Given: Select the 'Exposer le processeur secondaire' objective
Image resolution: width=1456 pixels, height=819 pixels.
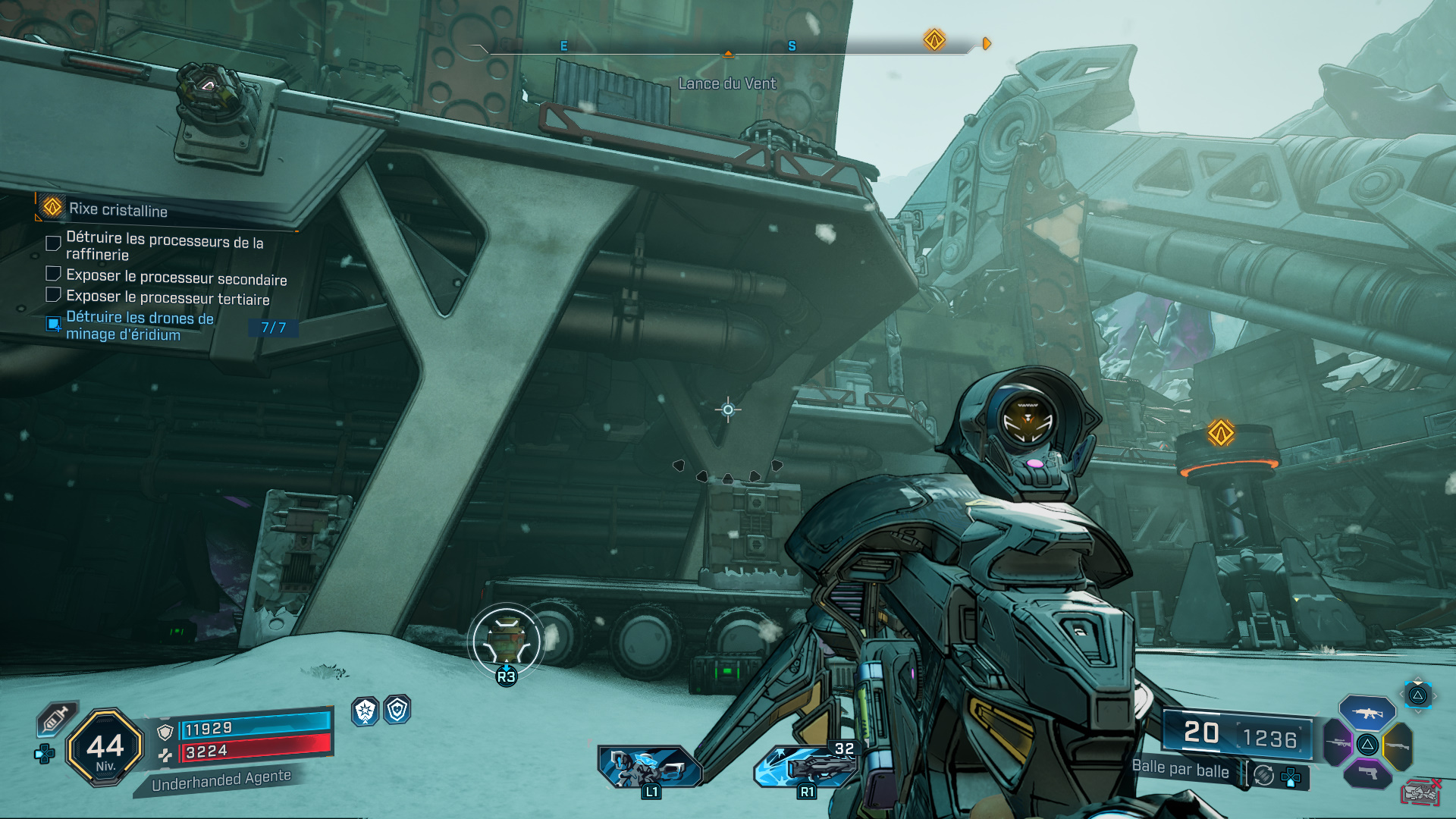Looking at the screenshot, I should [x=176, y=278].
